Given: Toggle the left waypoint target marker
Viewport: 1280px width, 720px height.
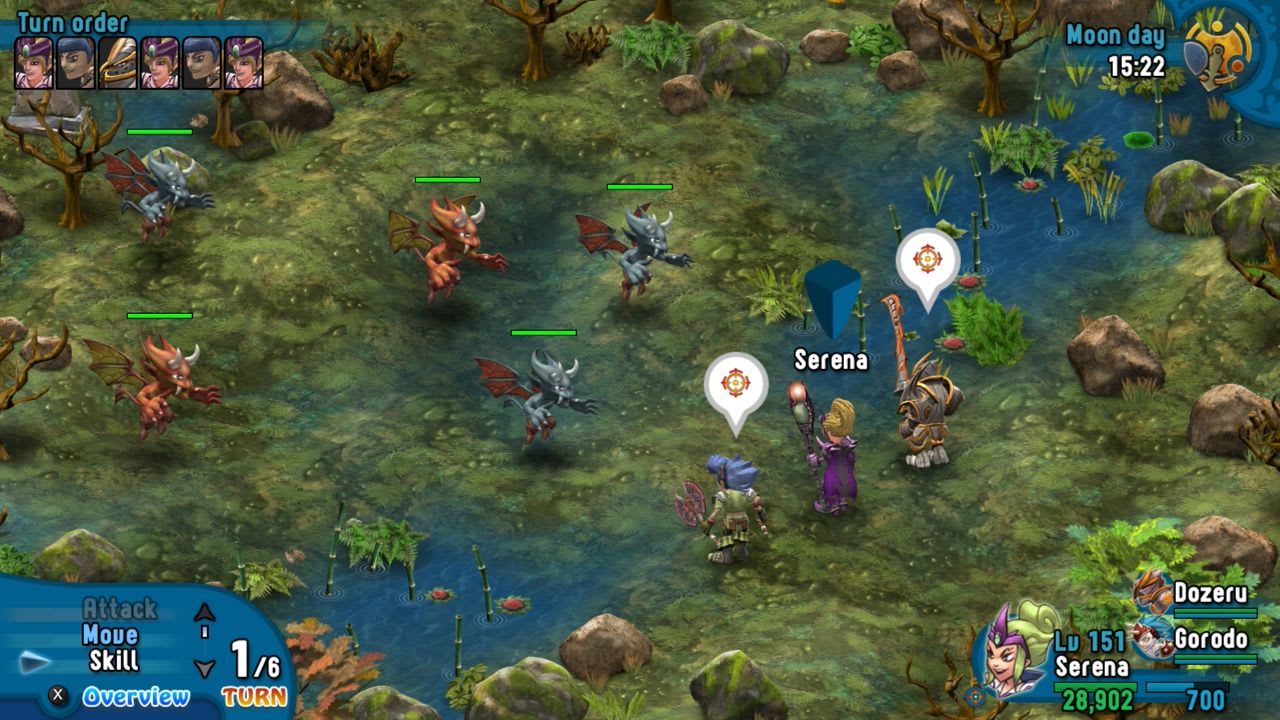Looking at the screenshot, I should [x=738, y=385].
